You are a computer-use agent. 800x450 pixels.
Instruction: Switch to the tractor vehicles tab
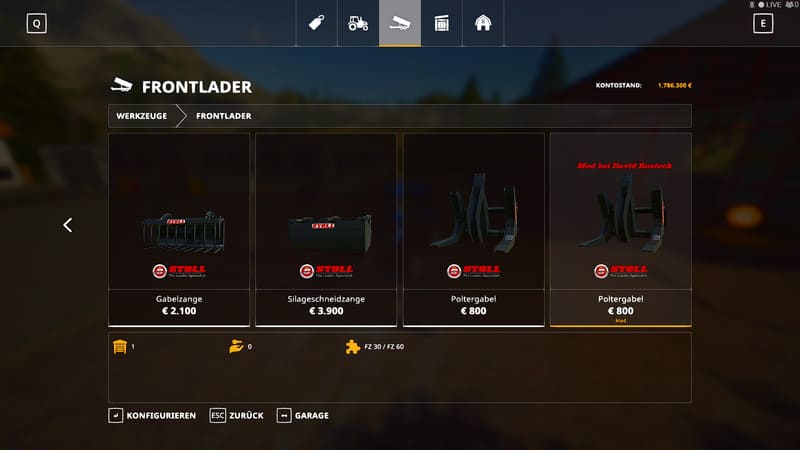click(358, 23)
